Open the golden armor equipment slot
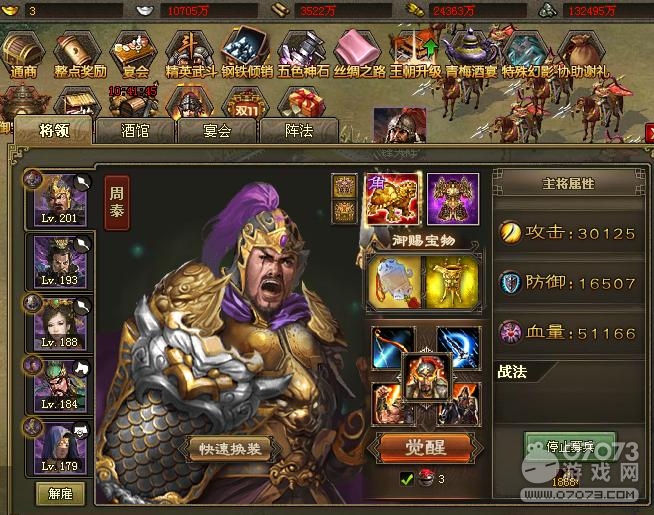 pyautogui.click(x=452, y=198)
